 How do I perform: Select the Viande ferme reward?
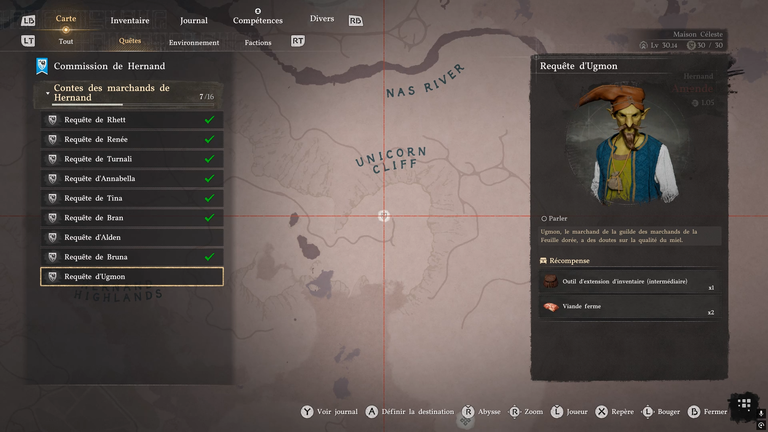[x=629, y=308]
